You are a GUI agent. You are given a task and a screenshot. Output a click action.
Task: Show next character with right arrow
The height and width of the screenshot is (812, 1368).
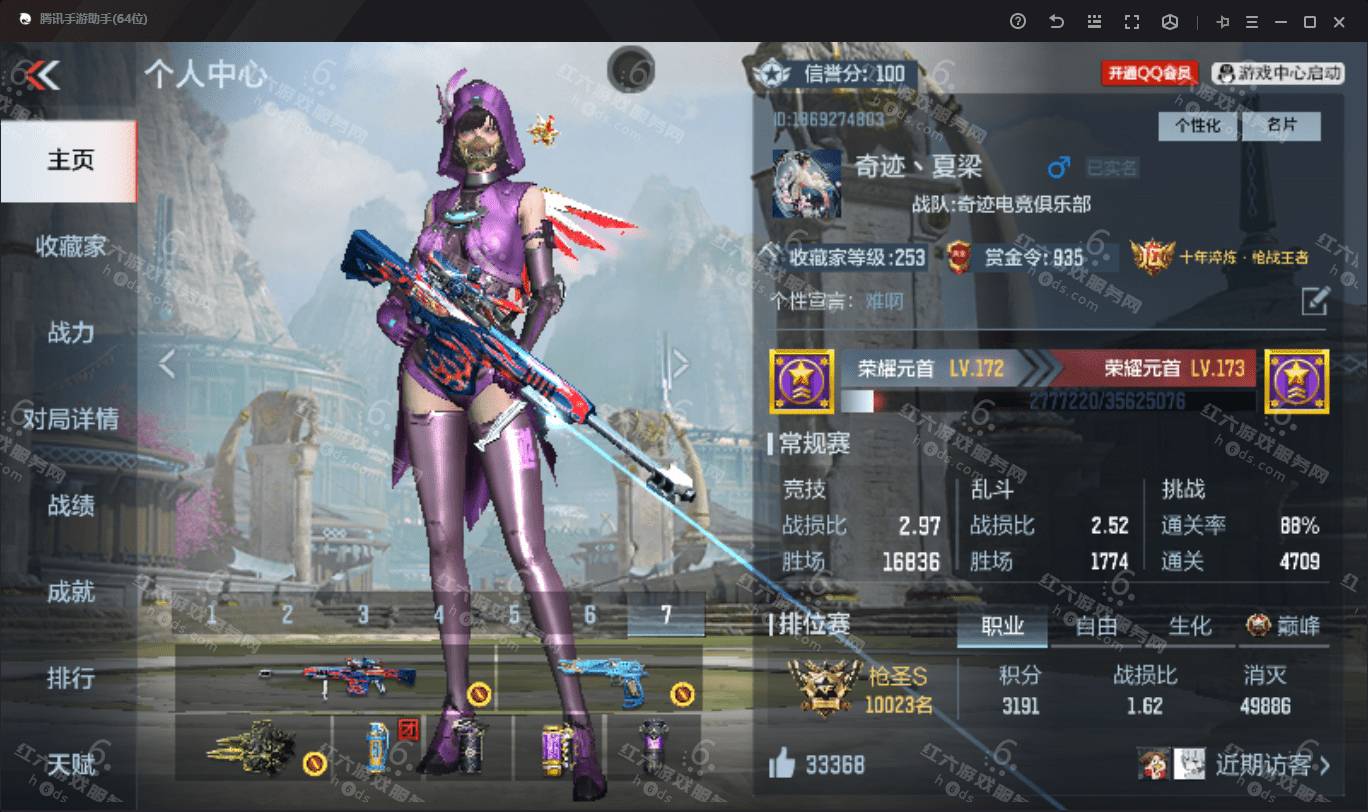[x=680, y=365]
